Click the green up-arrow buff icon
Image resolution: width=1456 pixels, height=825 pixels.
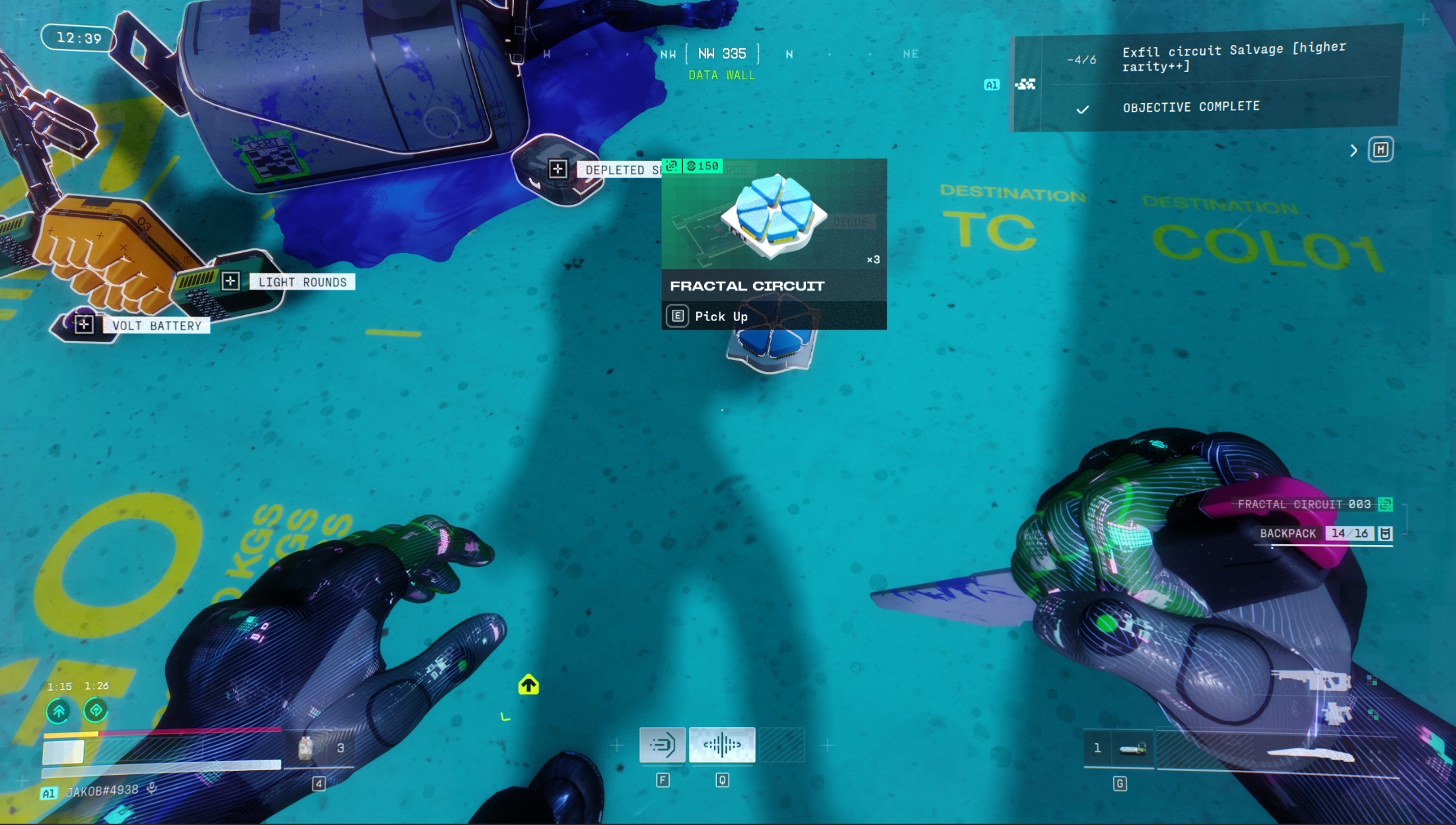[59, 711]
